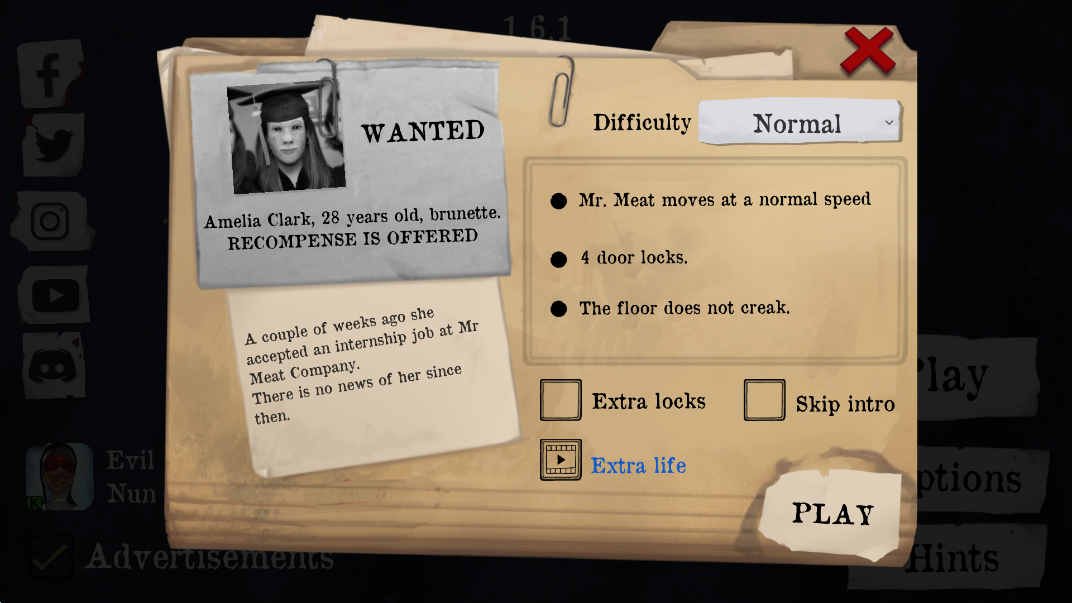The width and height of the screenshot is (1072, 603).
Task: Open the Evil Nun game promo
Action: [x=60, y=477]
